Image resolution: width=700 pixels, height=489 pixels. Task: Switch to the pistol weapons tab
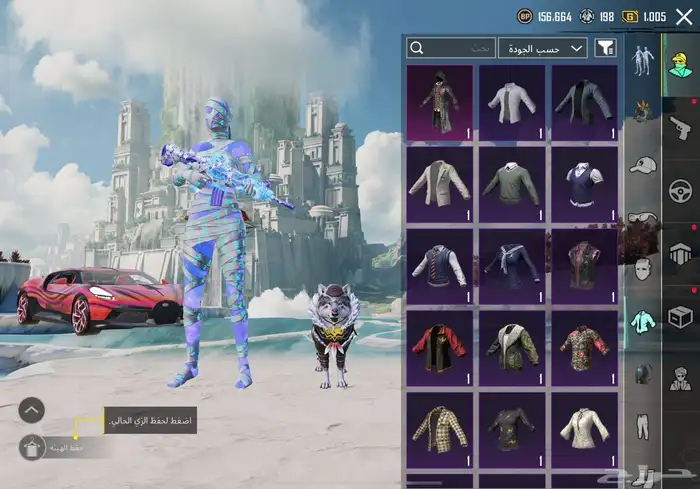tap(681, 128)
